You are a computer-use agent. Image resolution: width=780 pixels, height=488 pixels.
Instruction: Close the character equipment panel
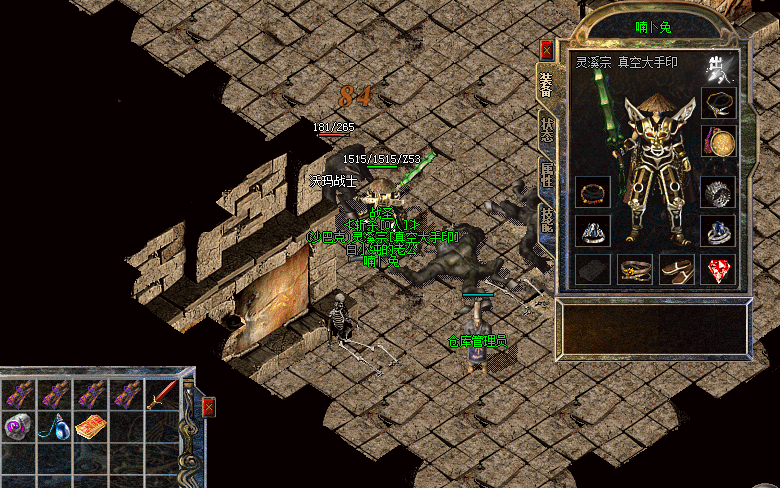coord(546,50)
